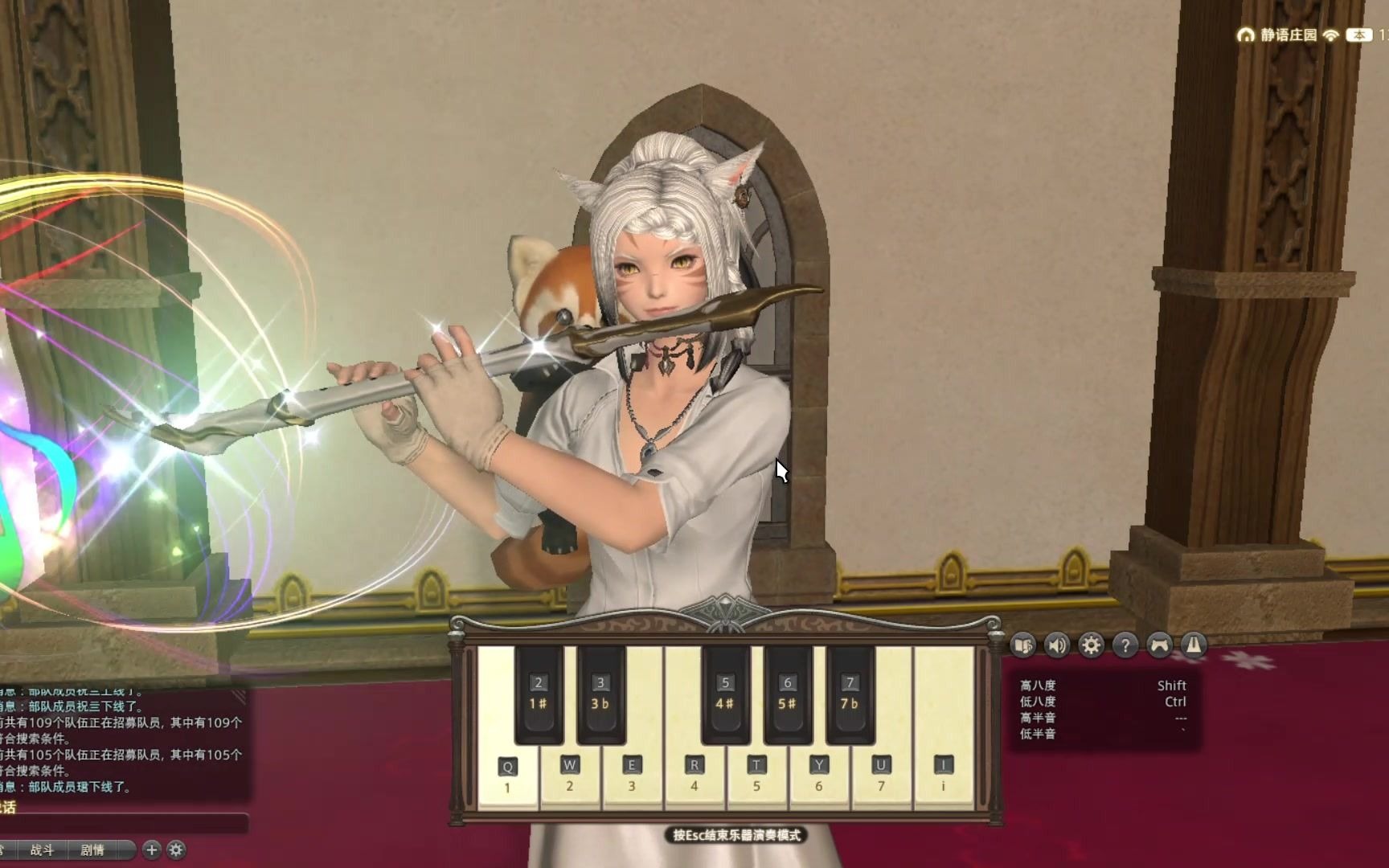Switch to the 战斗 chat tab
The image size is (1389, 868).
(43, 850)
